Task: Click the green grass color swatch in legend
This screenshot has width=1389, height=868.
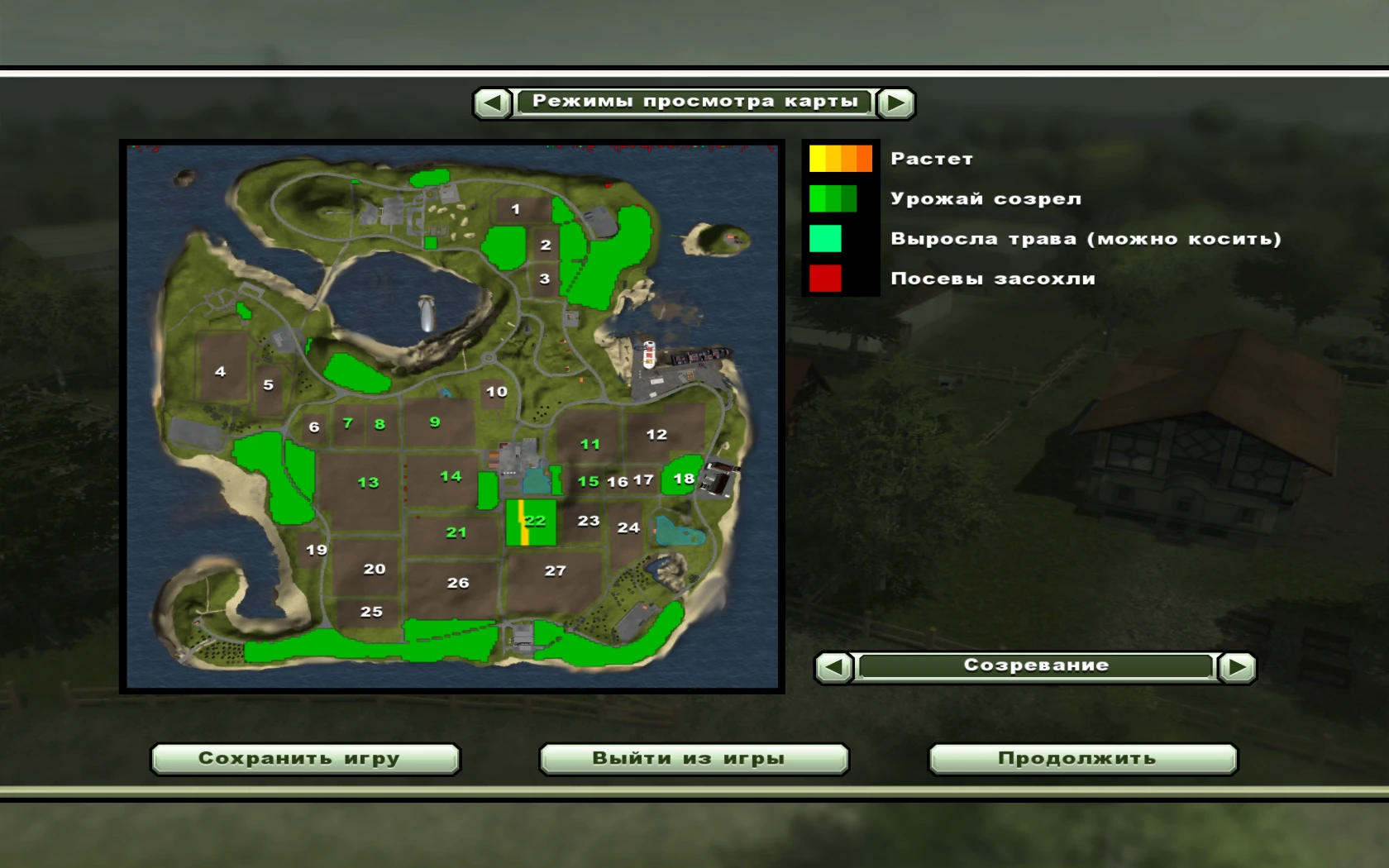Action: [827, 238]
